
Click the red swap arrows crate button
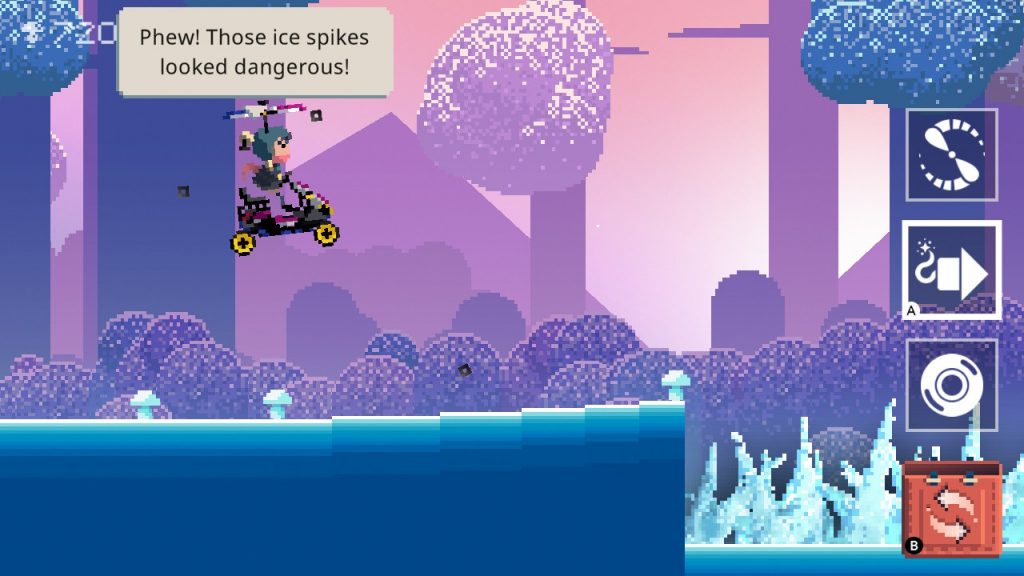pyautogui.click(x=951, y=507)
